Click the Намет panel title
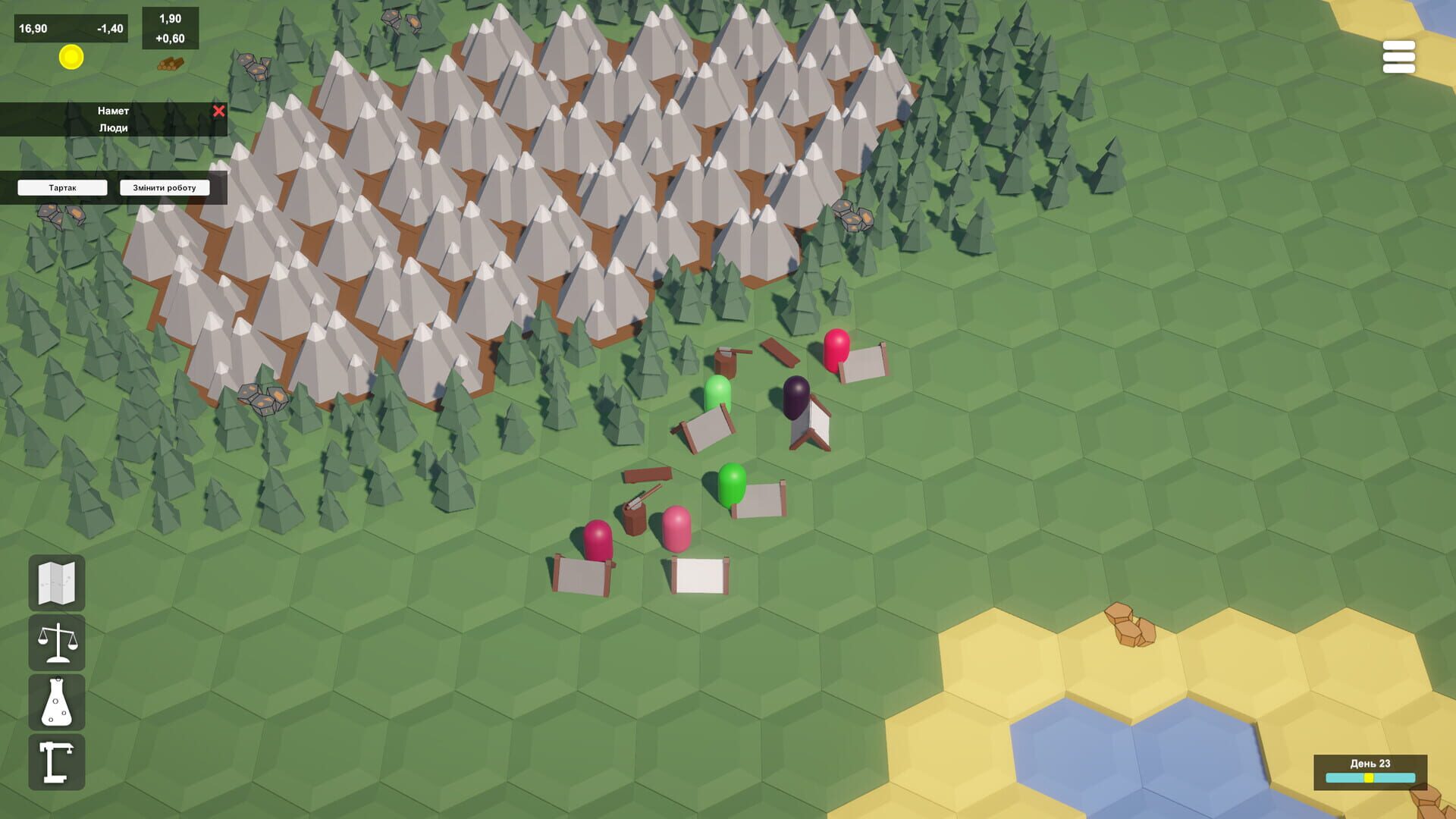 (114, 110)
